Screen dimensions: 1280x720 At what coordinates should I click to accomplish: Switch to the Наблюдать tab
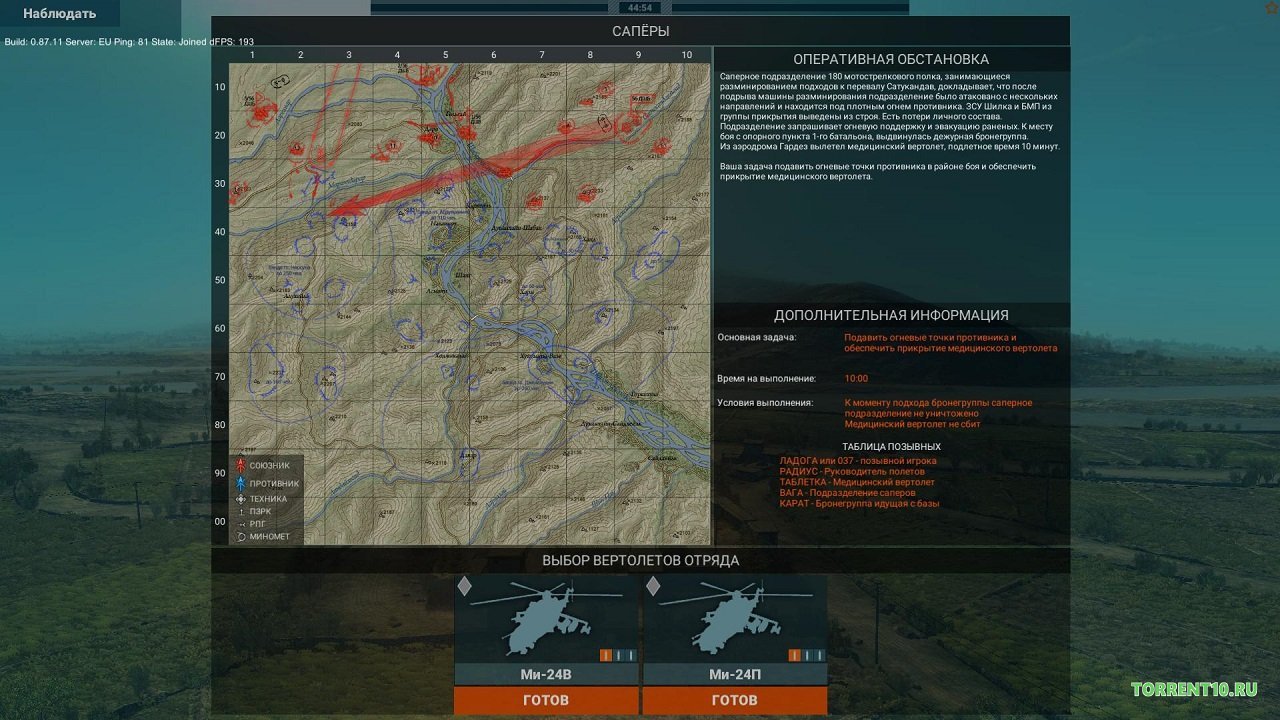click(x=57, y=14)
